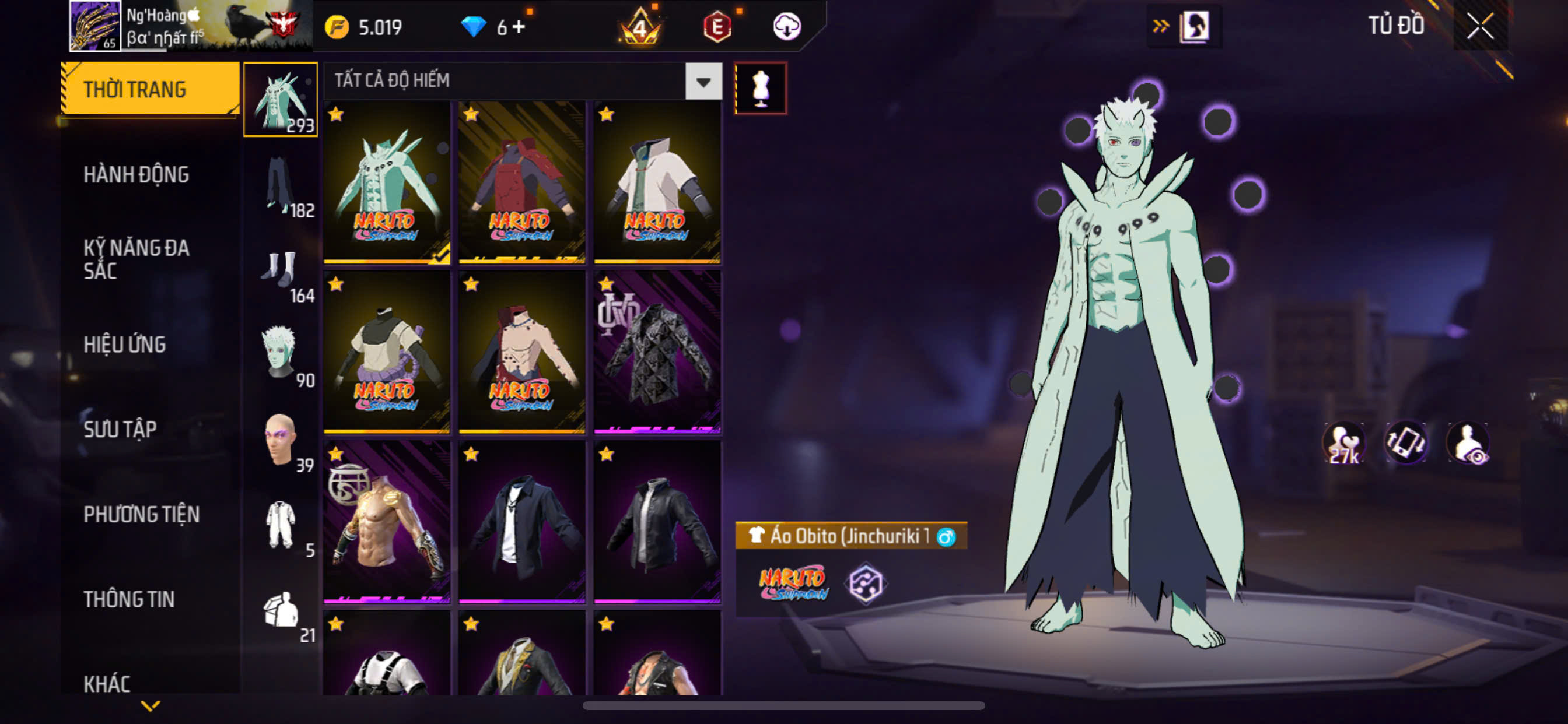Screen dimensions: 1568x724
Task: Open the download cloud icon
Action: pyautogui.click(x=786, y=27)
